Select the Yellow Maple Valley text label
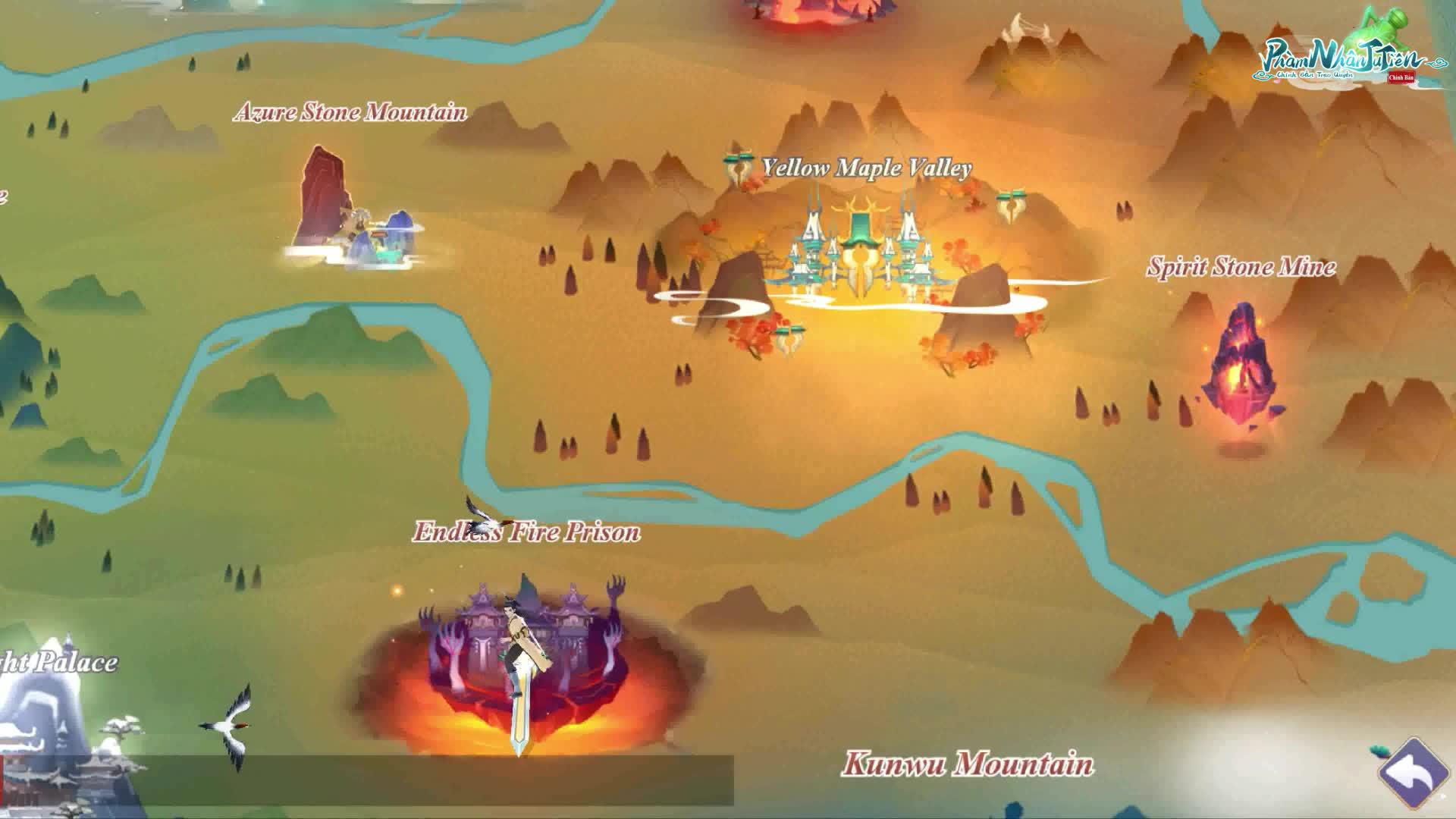Image resolution: width=1456 pixels, height=819 pixels. [866, 168]
